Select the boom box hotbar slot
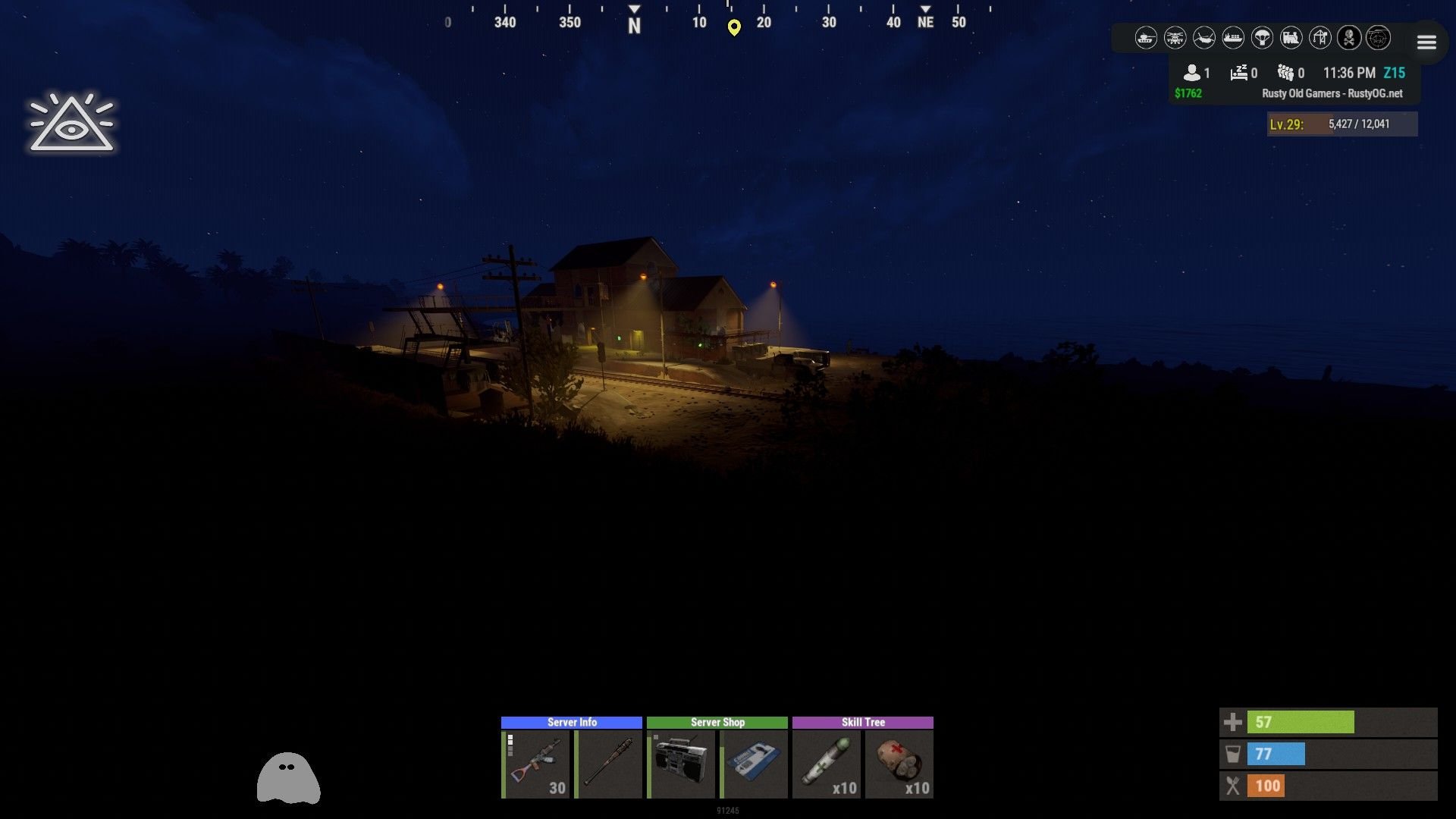1456x819 pixels. pyautogui.click(x=681, y=764)
